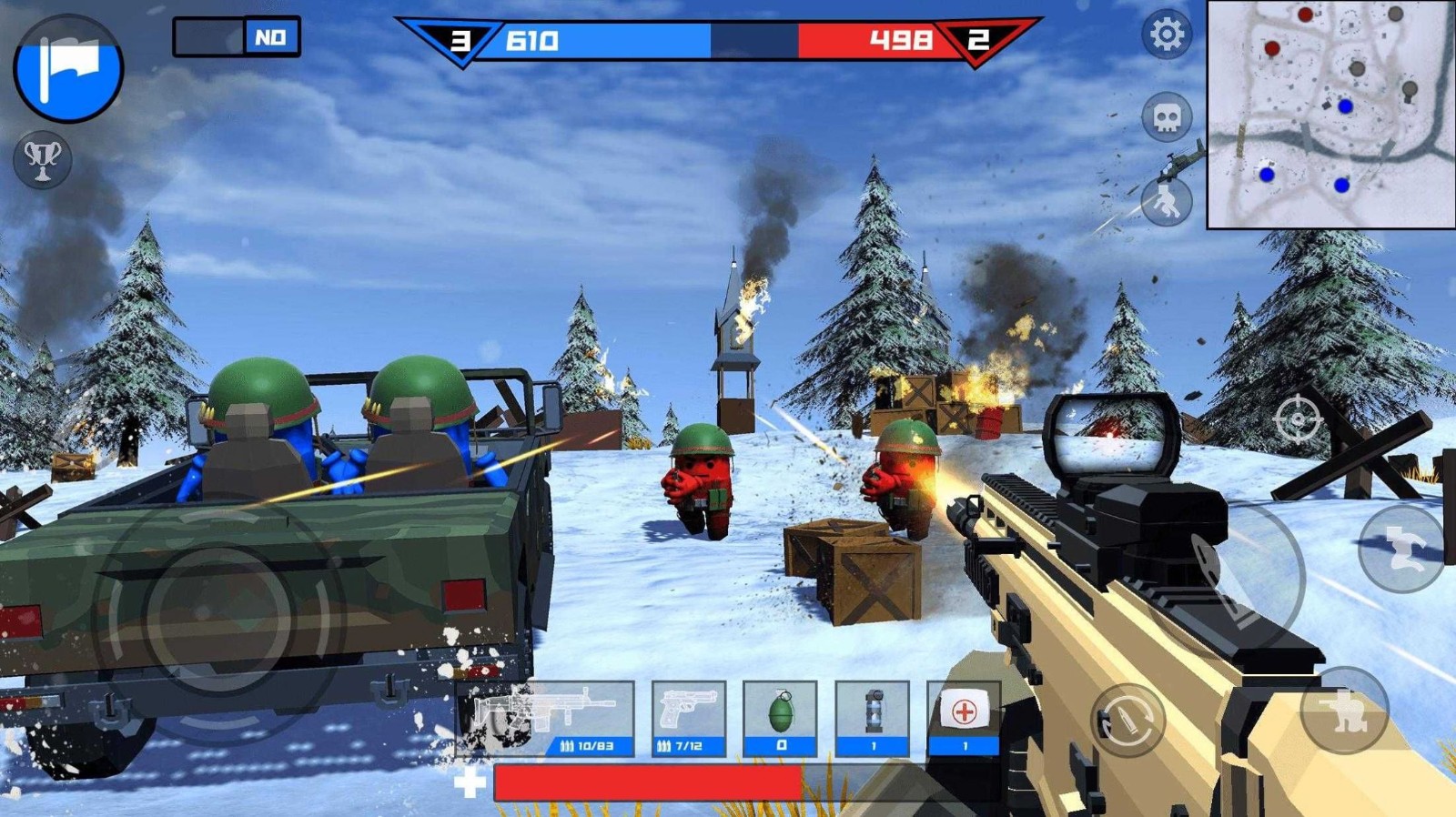Reload using the bullet reload button
This screenshot has width=1456, height=817.
point(1127,720)
